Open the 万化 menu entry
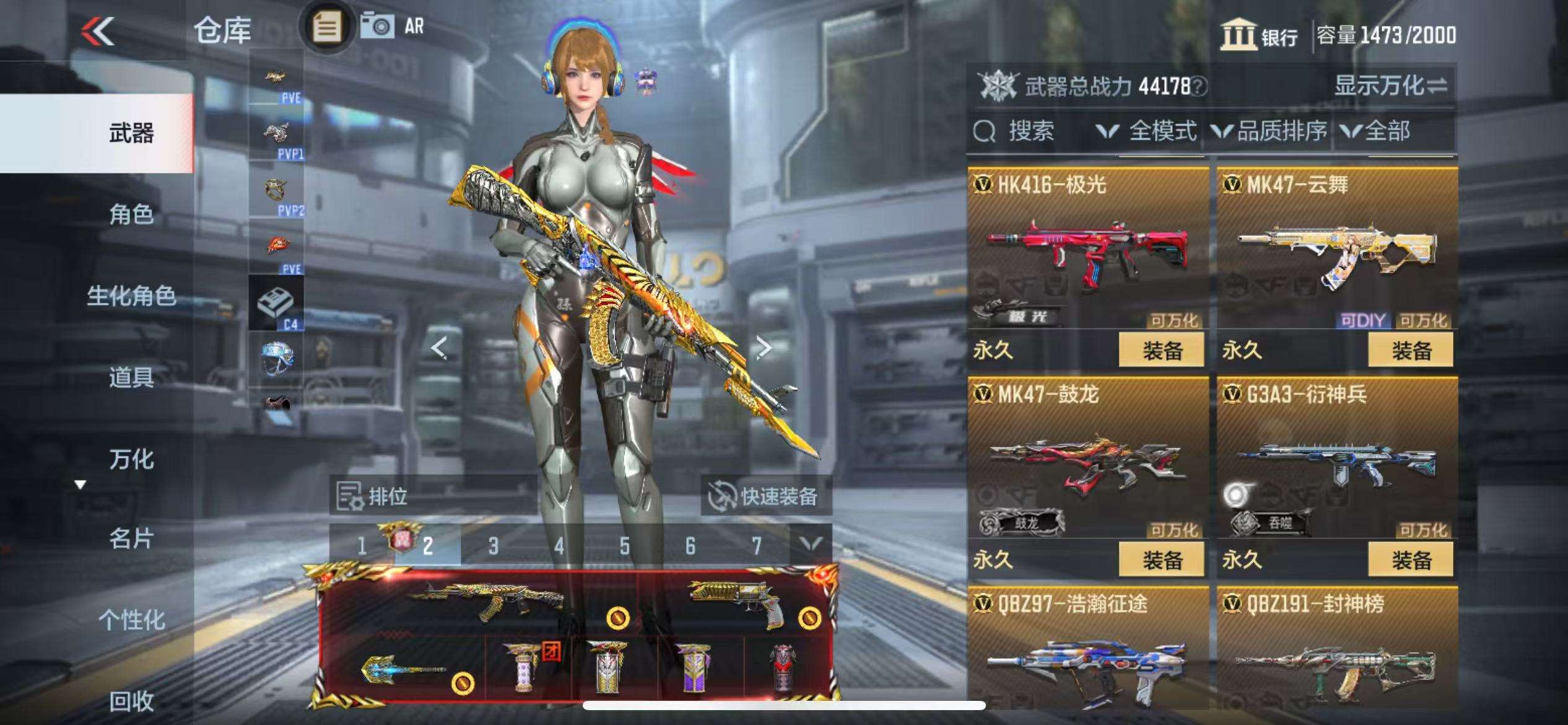 (131, 459)
